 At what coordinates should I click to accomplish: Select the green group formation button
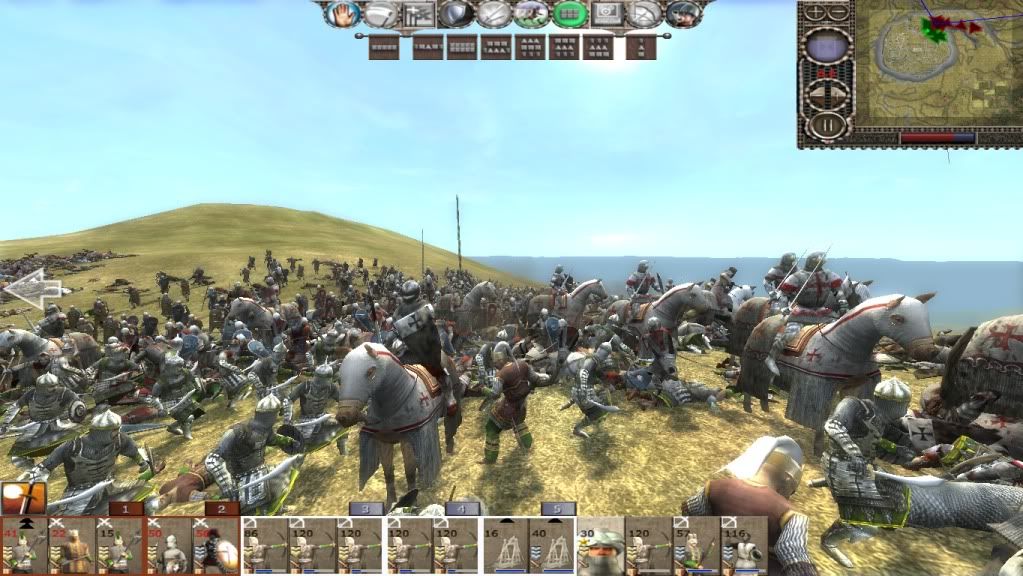point(570,14)
